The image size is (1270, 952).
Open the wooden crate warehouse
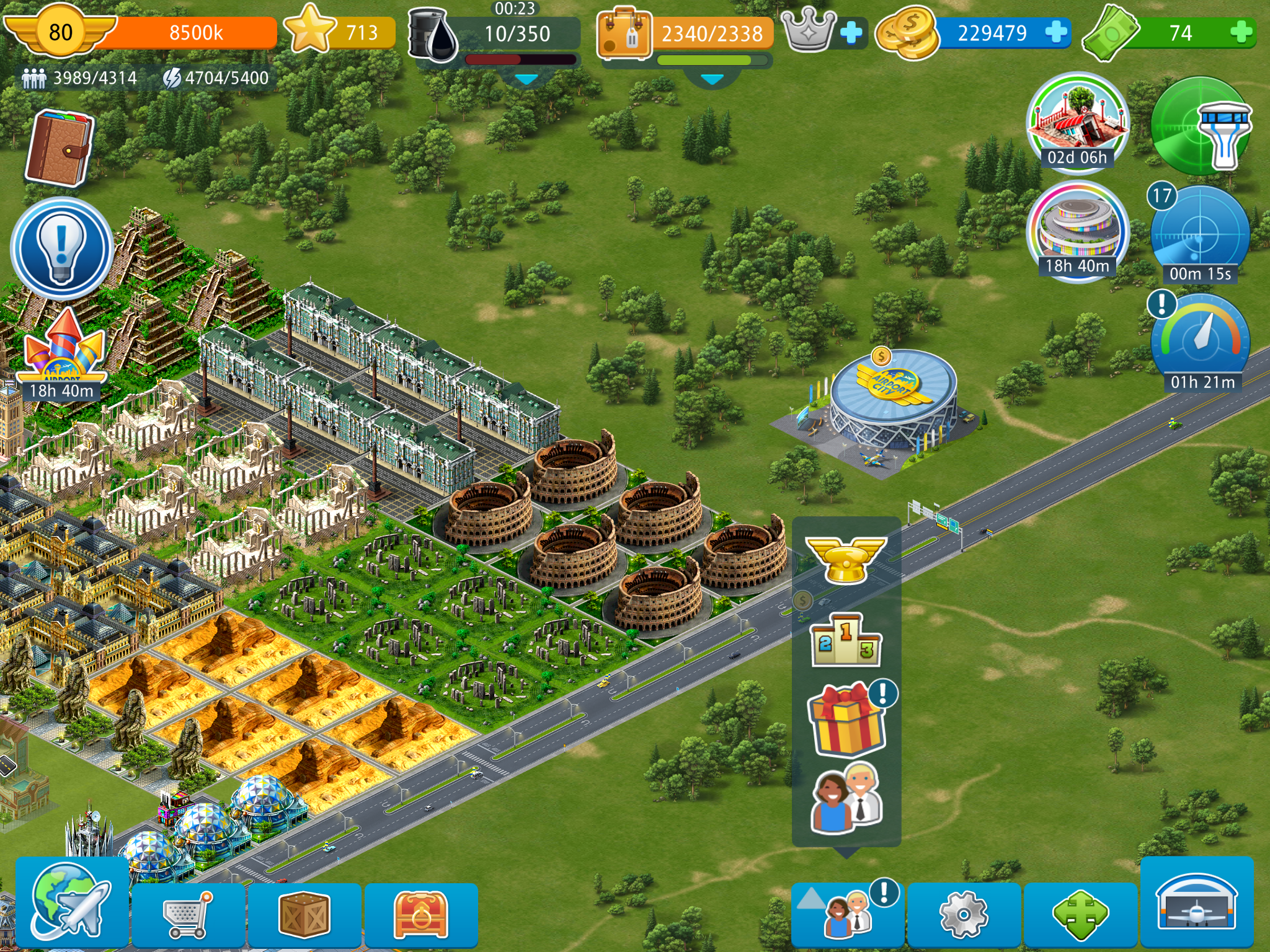304,915
